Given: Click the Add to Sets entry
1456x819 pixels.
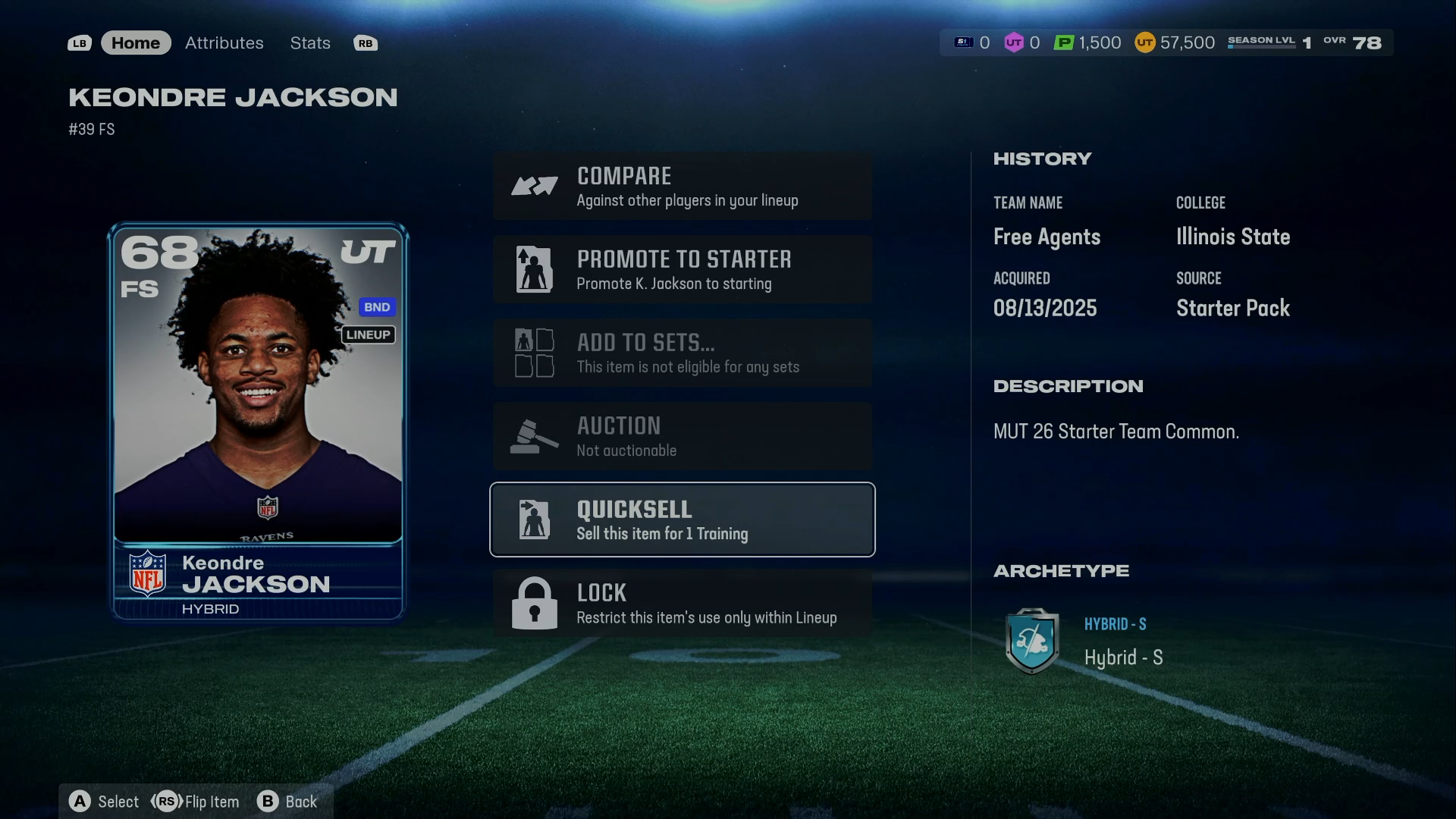Looking at the screenshot, I should click(682, 353).
